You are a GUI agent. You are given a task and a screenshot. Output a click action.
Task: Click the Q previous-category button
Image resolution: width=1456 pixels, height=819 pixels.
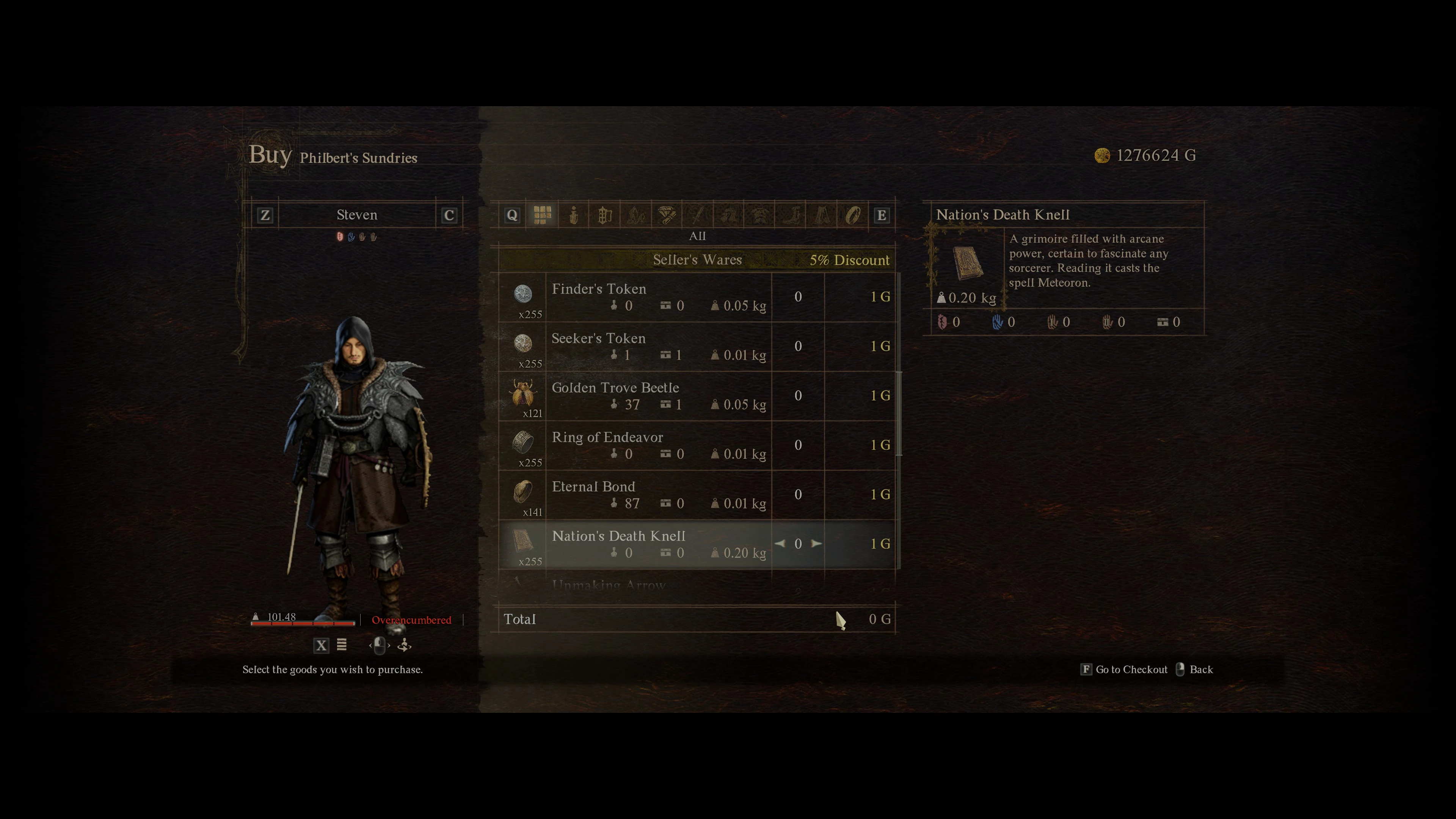[x=512, y=214]
